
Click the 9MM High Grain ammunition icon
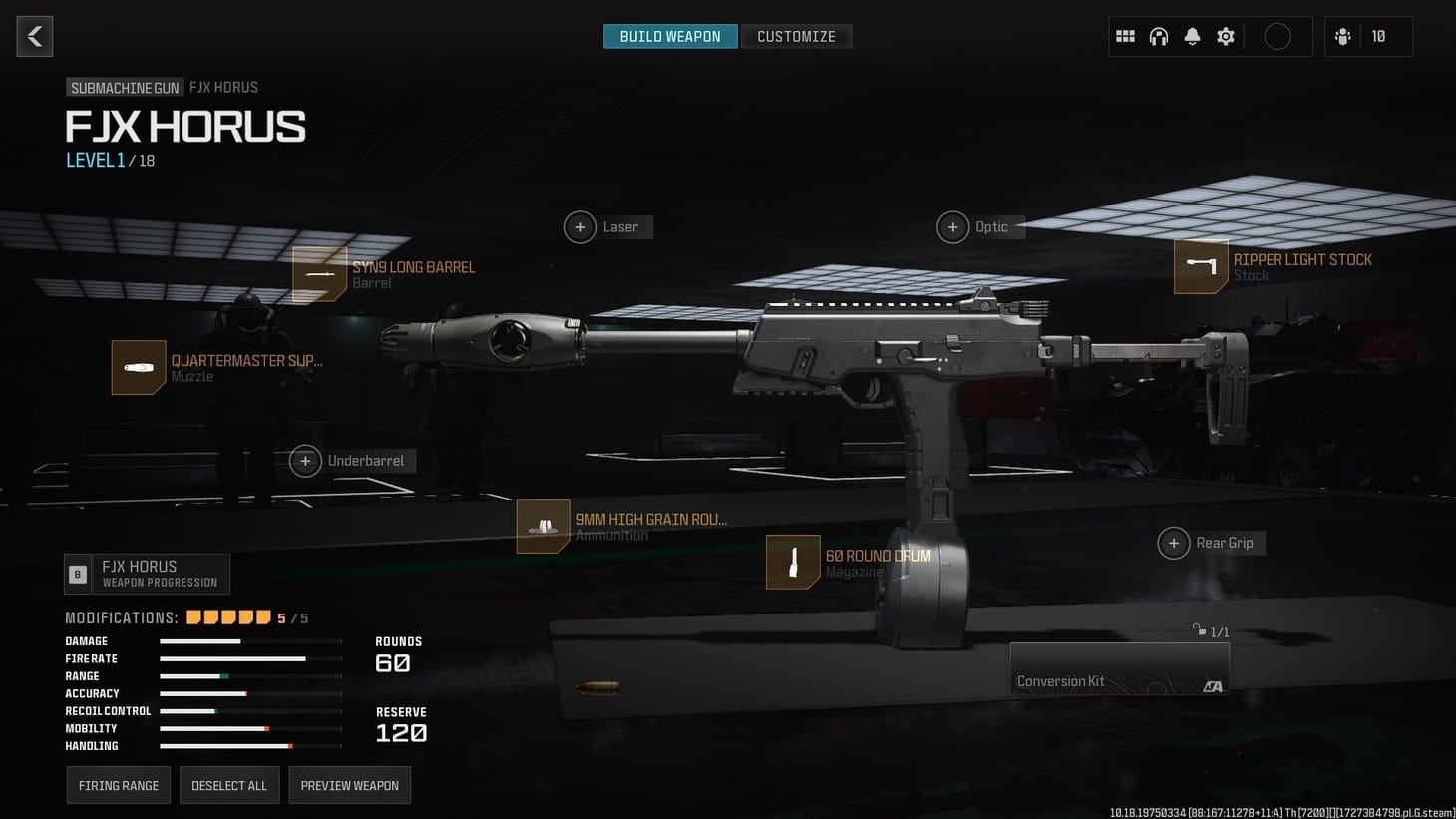544,526
